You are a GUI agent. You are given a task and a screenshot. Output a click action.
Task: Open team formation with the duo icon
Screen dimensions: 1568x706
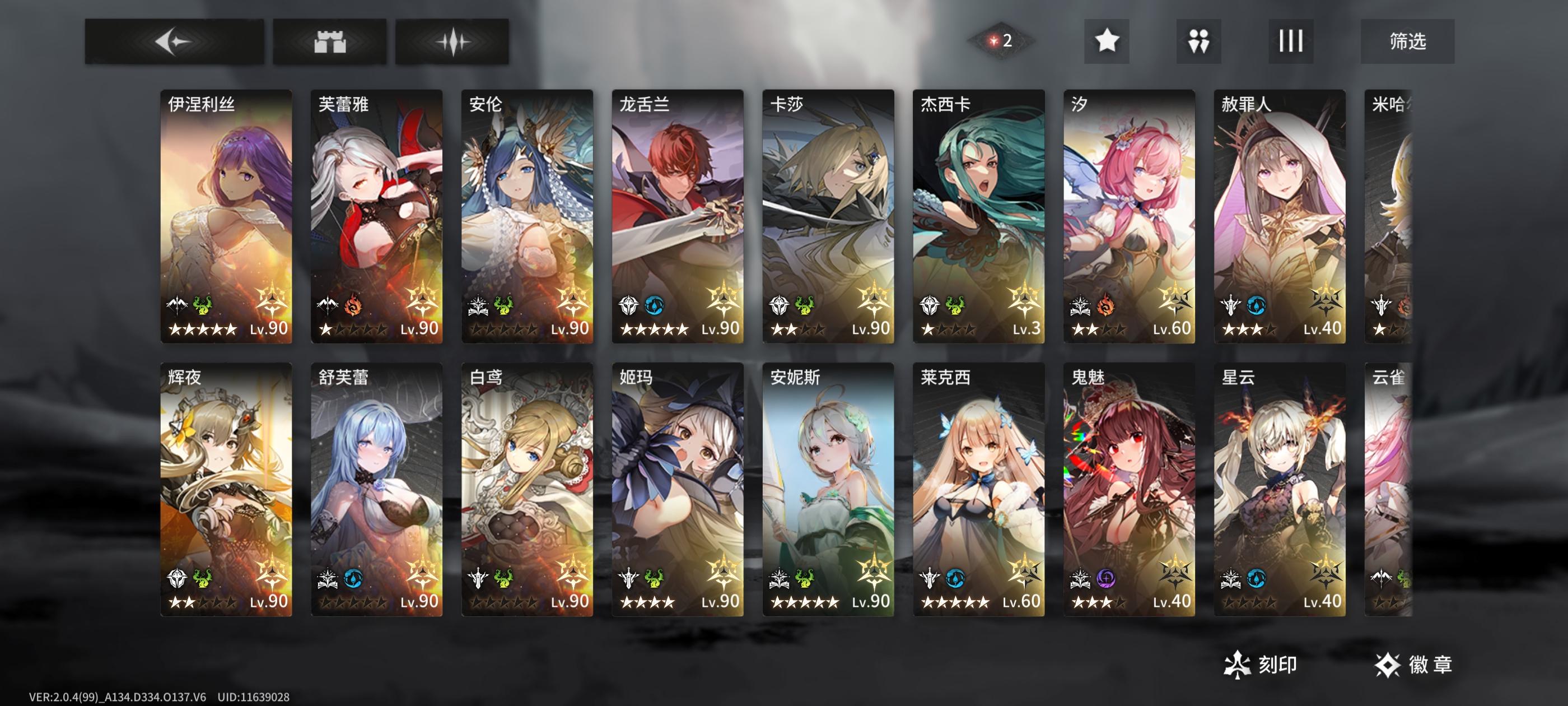(1197, 41)
